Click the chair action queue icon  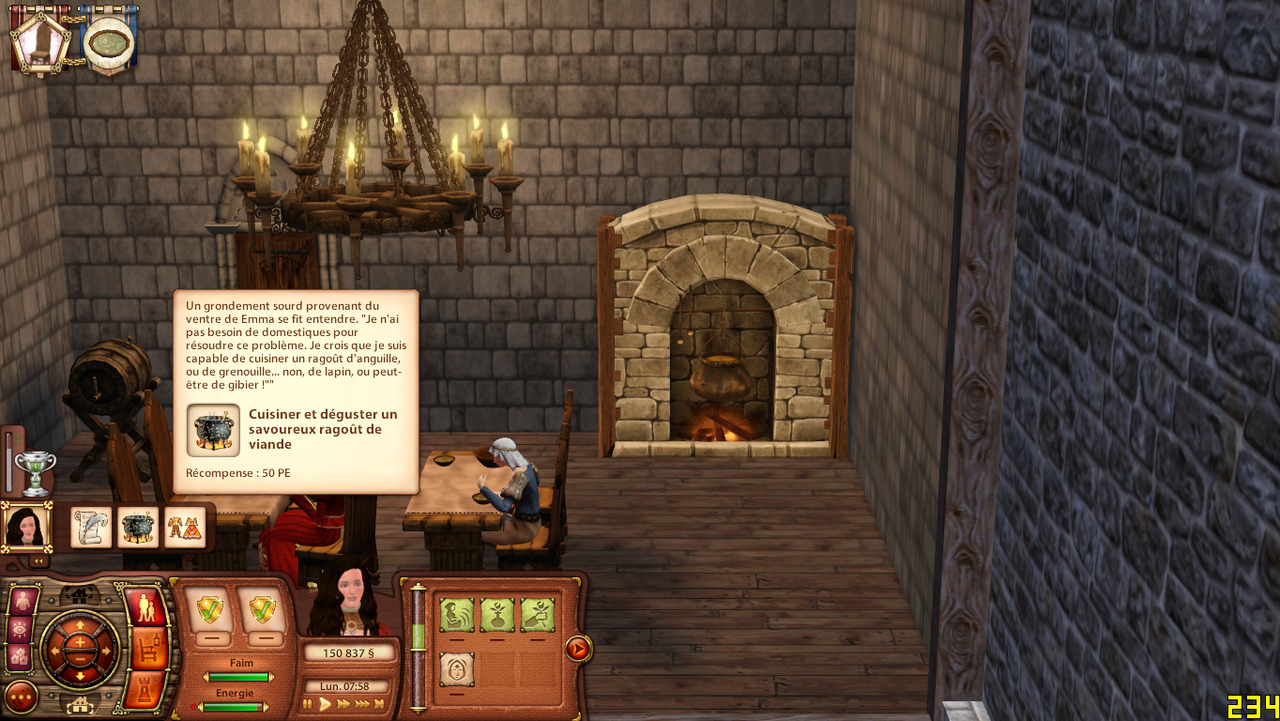pos(40,40)
